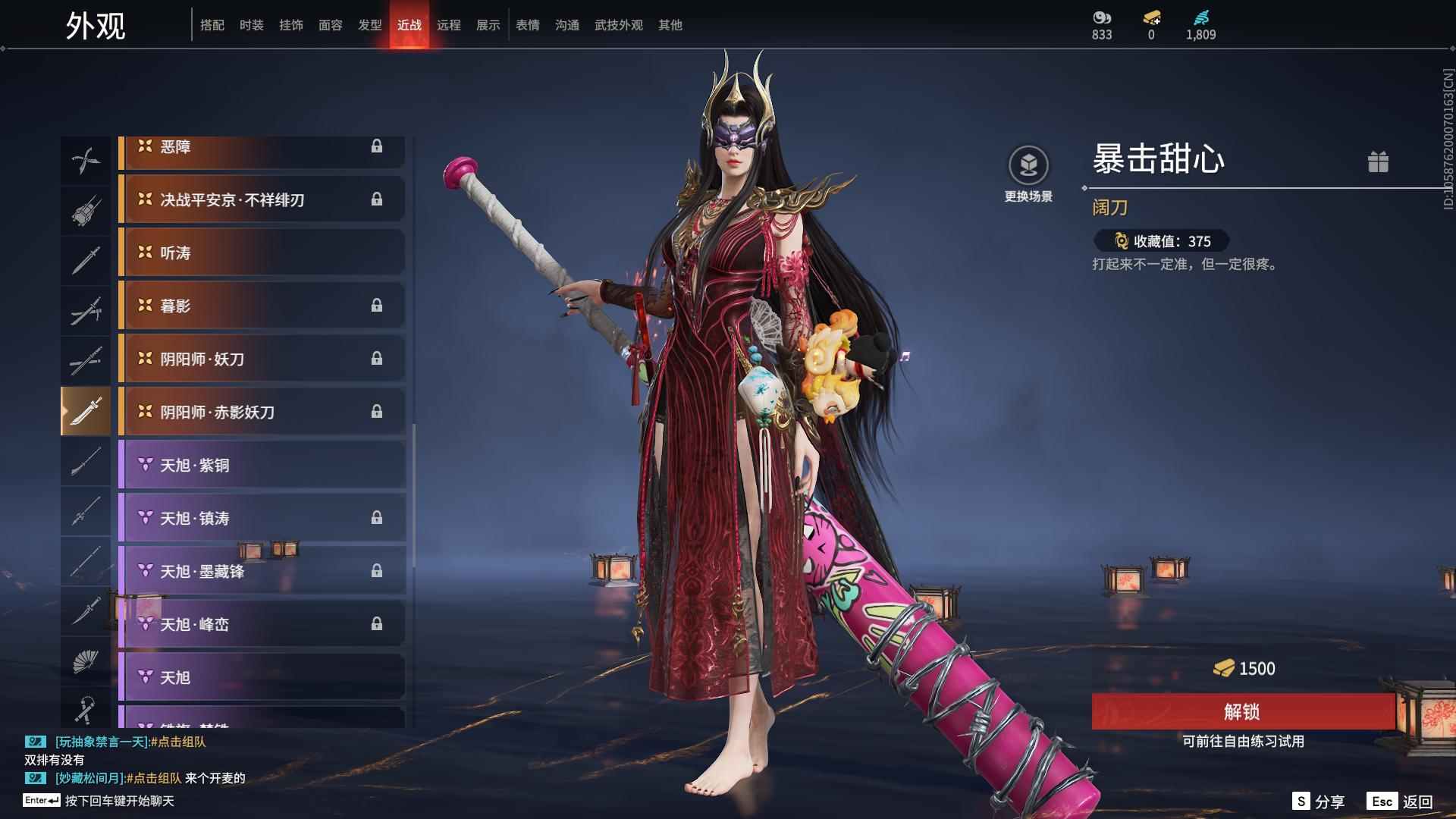
Task: Select the 听涛 weapon skin
Action: pyautogui.click(x=262, y=253)
